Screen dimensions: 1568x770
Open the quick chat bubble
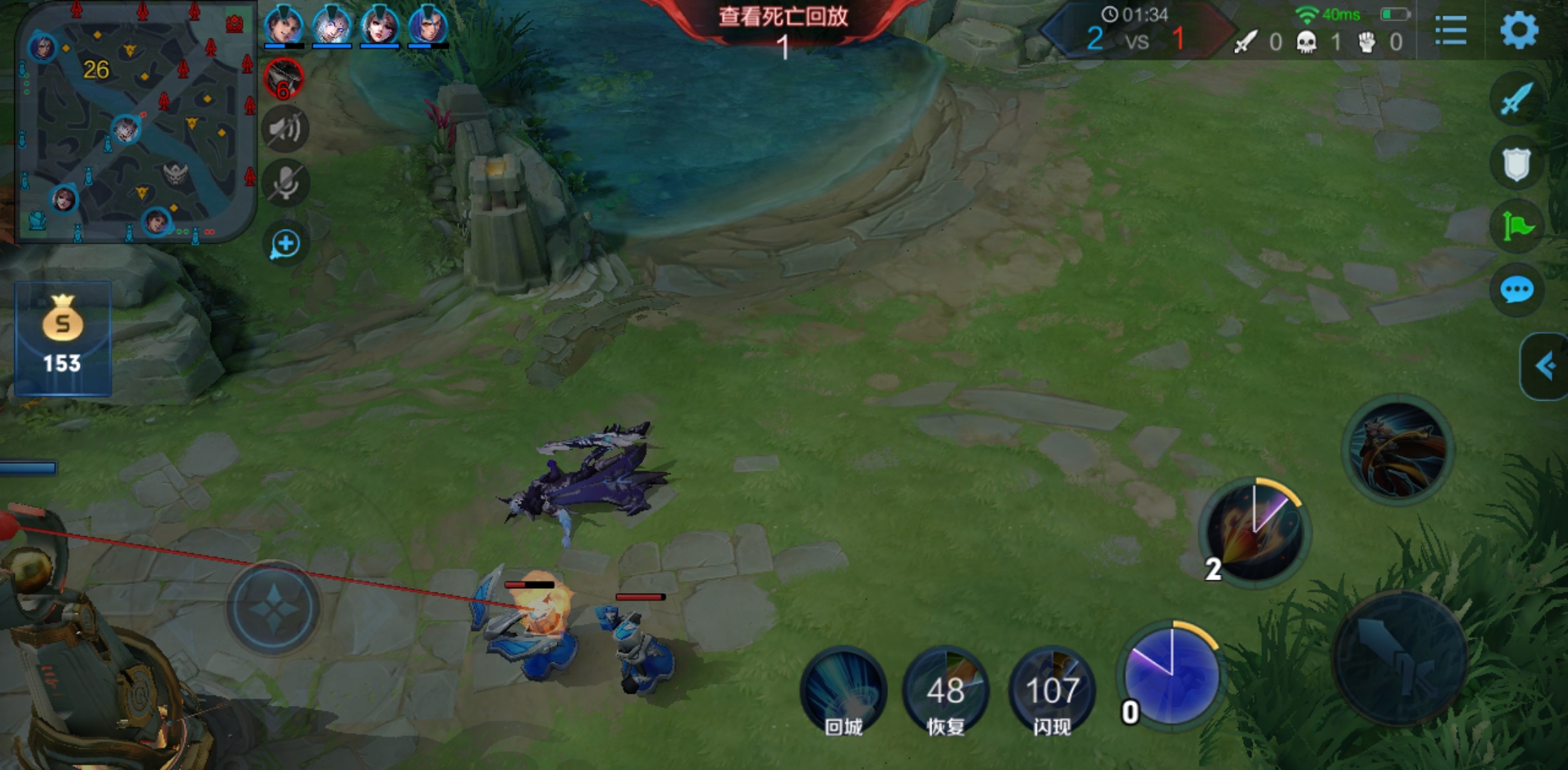click(x=1516, y=290)
